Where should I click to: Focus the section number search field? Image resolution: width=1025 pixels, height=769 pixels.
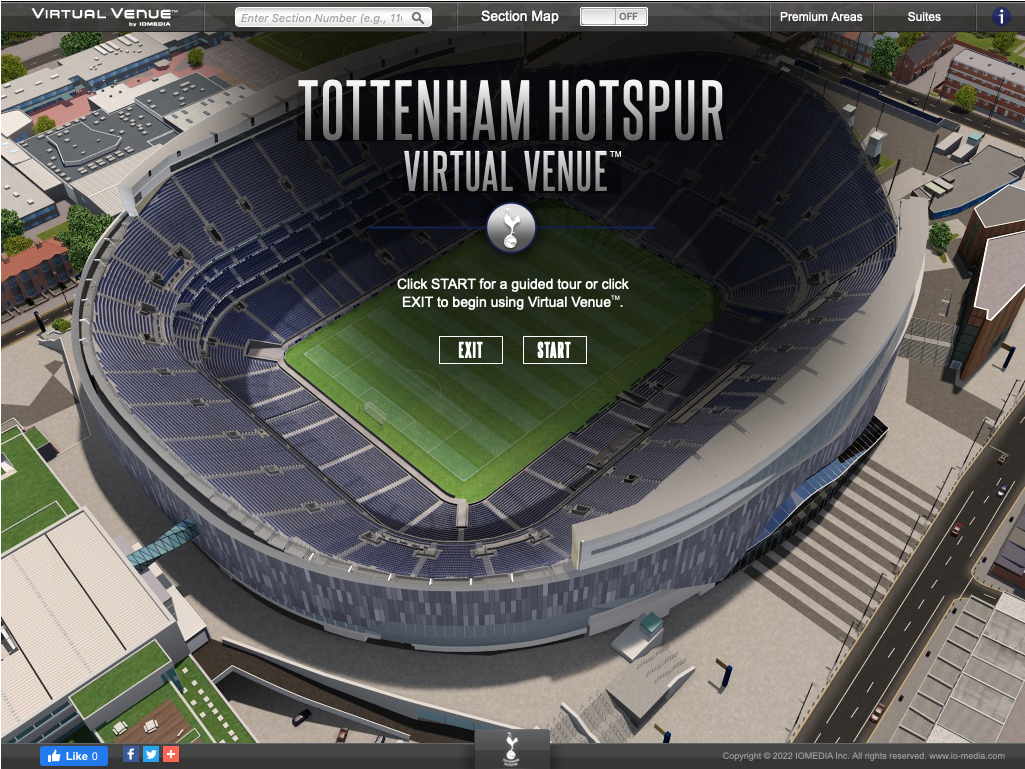[324, 18]
